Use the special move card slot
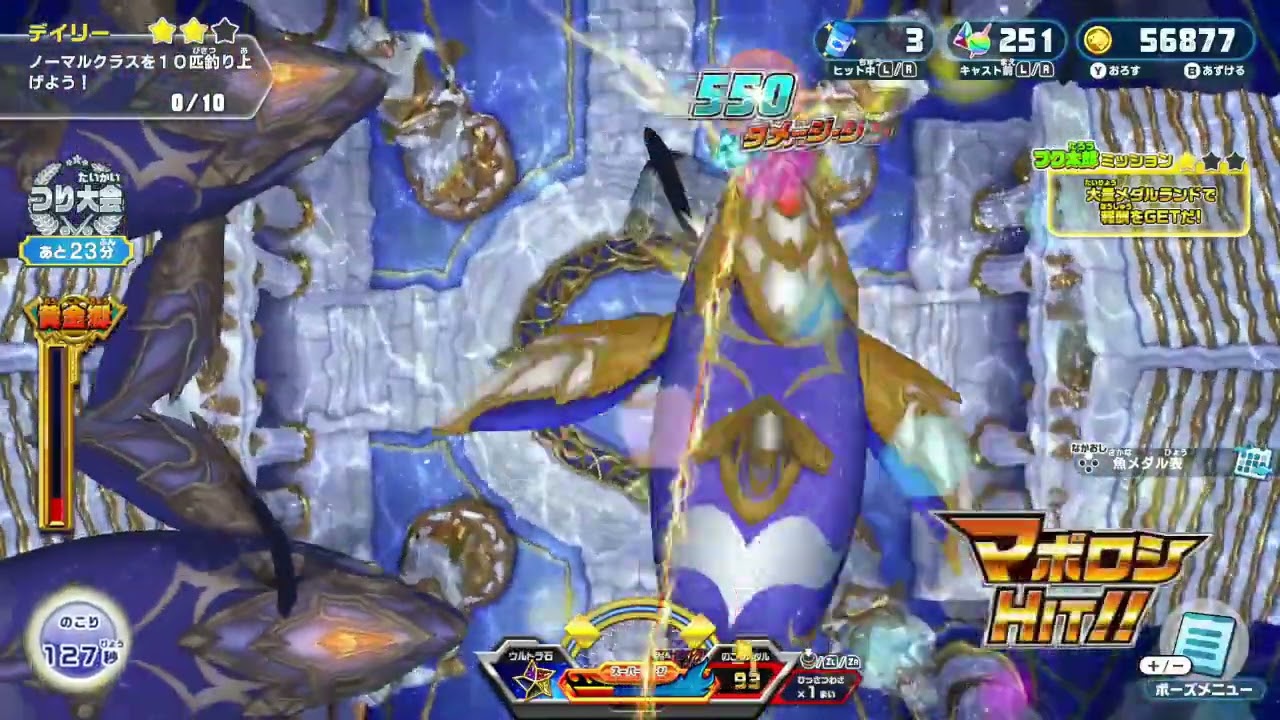This screenshot has width=1280, height=720. pyautogui.click(x=822, y=681)
